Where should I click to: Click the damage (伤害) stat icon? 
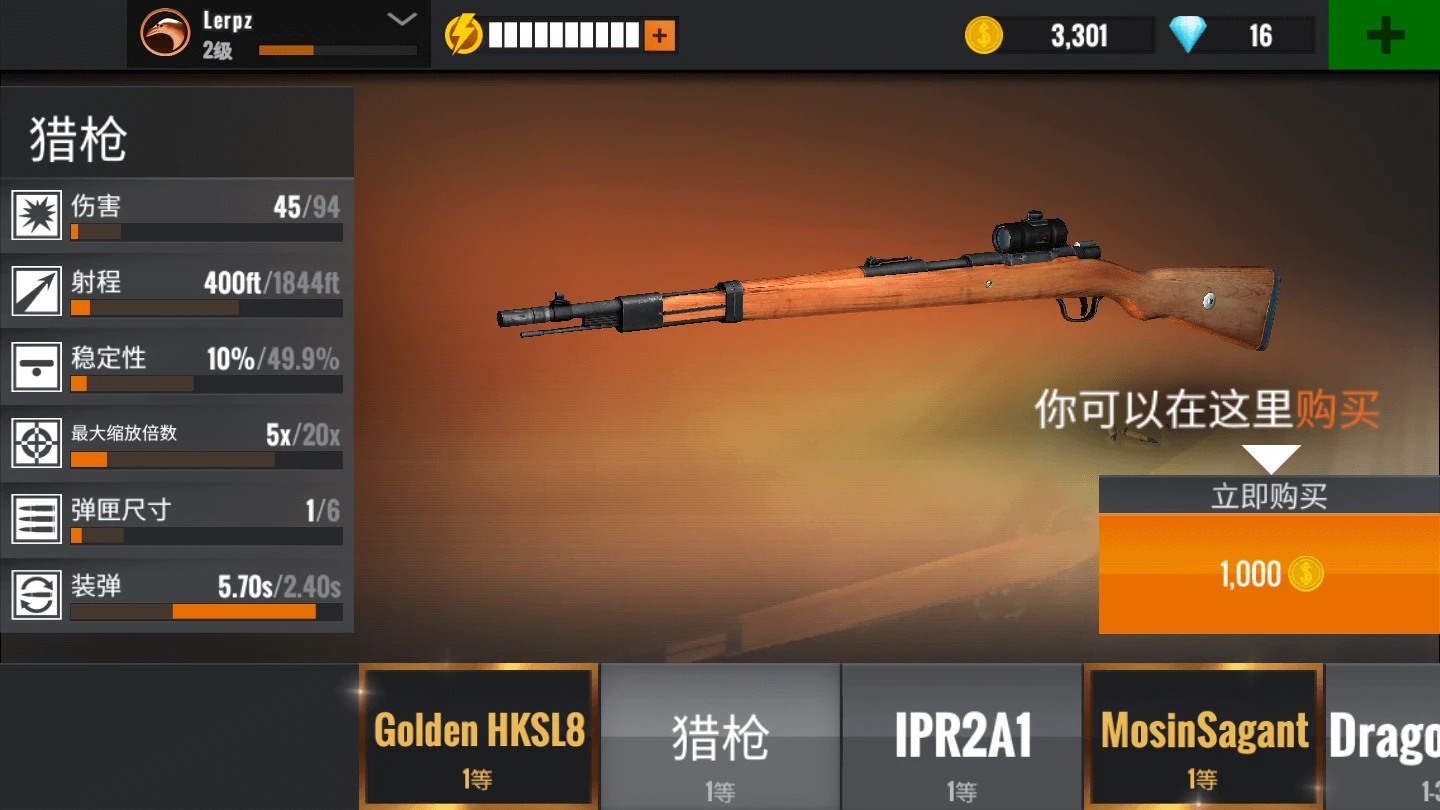click(x=36, y=215)
